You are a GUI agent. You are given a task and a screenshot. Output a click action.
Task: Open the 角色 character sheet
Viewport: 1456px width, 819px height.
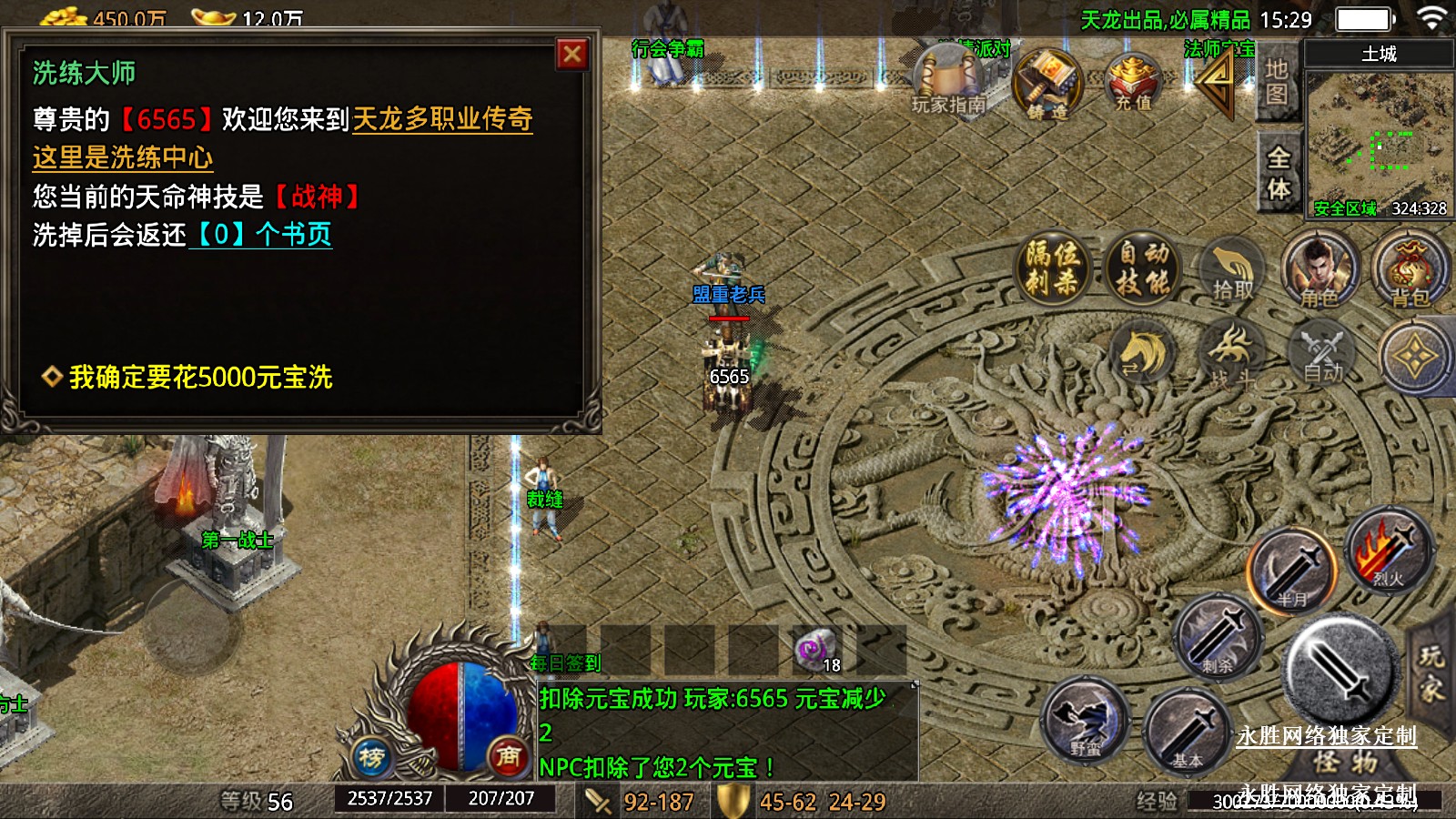[x=1319, y=270]
